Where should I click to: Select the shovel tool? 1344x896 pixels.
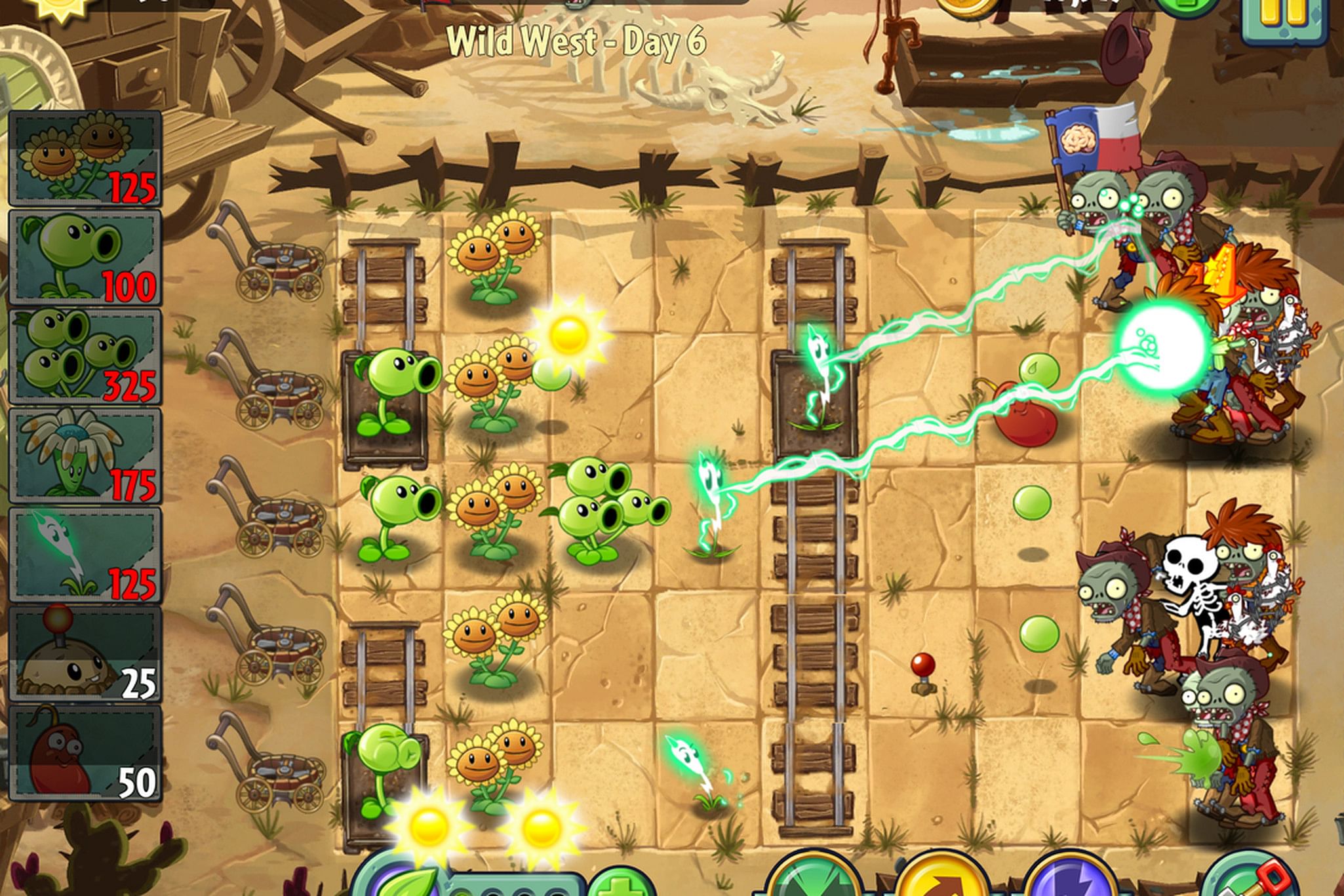pos(1250,880)
